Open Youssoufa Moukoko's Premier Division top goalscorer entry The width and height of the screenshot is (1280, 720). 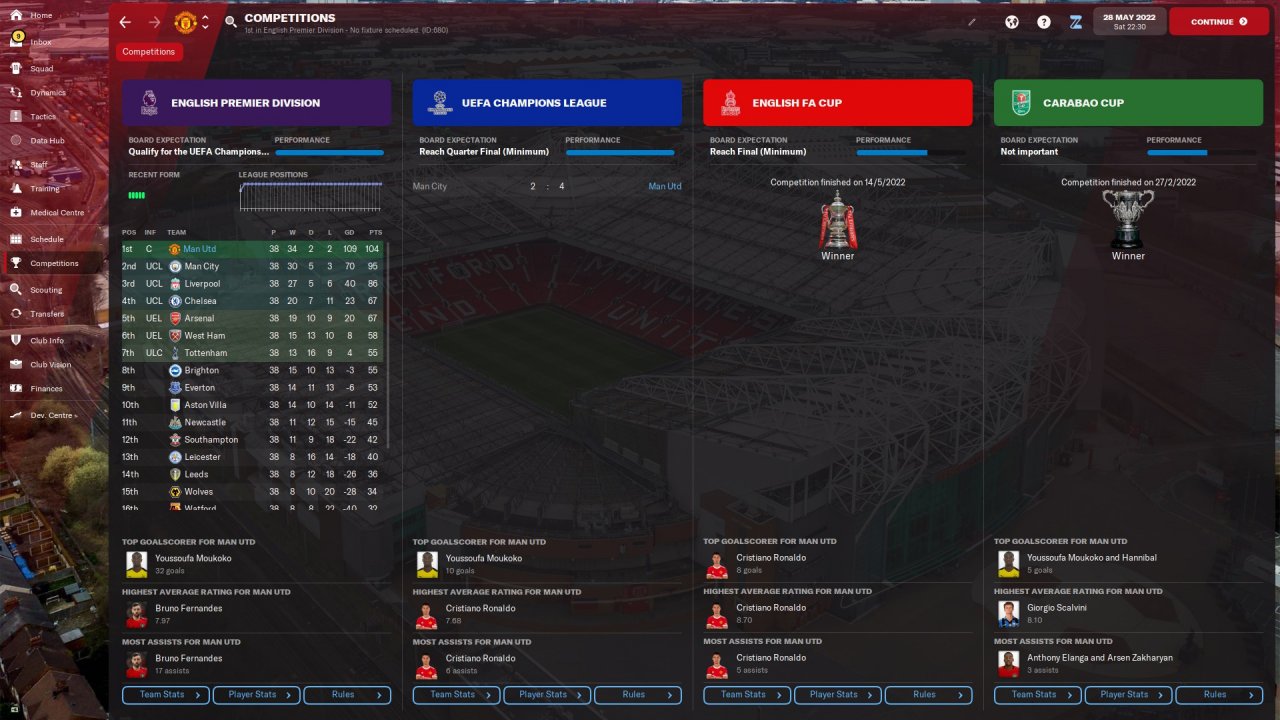193,558
